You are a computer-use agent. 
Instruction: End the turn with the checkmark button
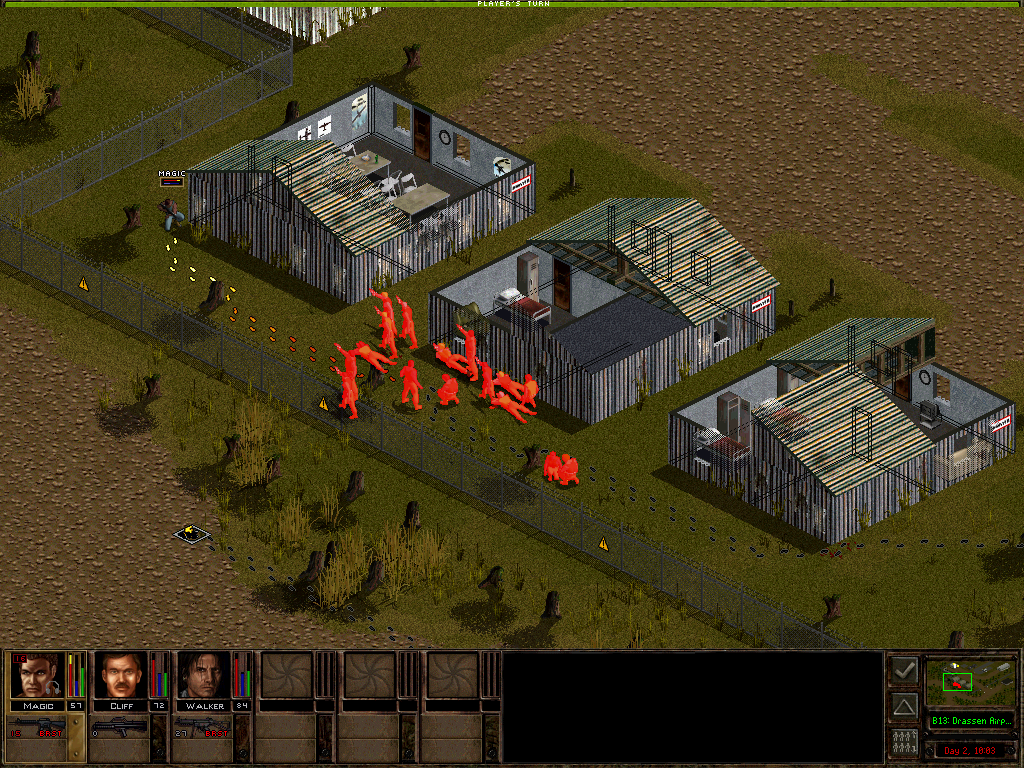(904, 670)
